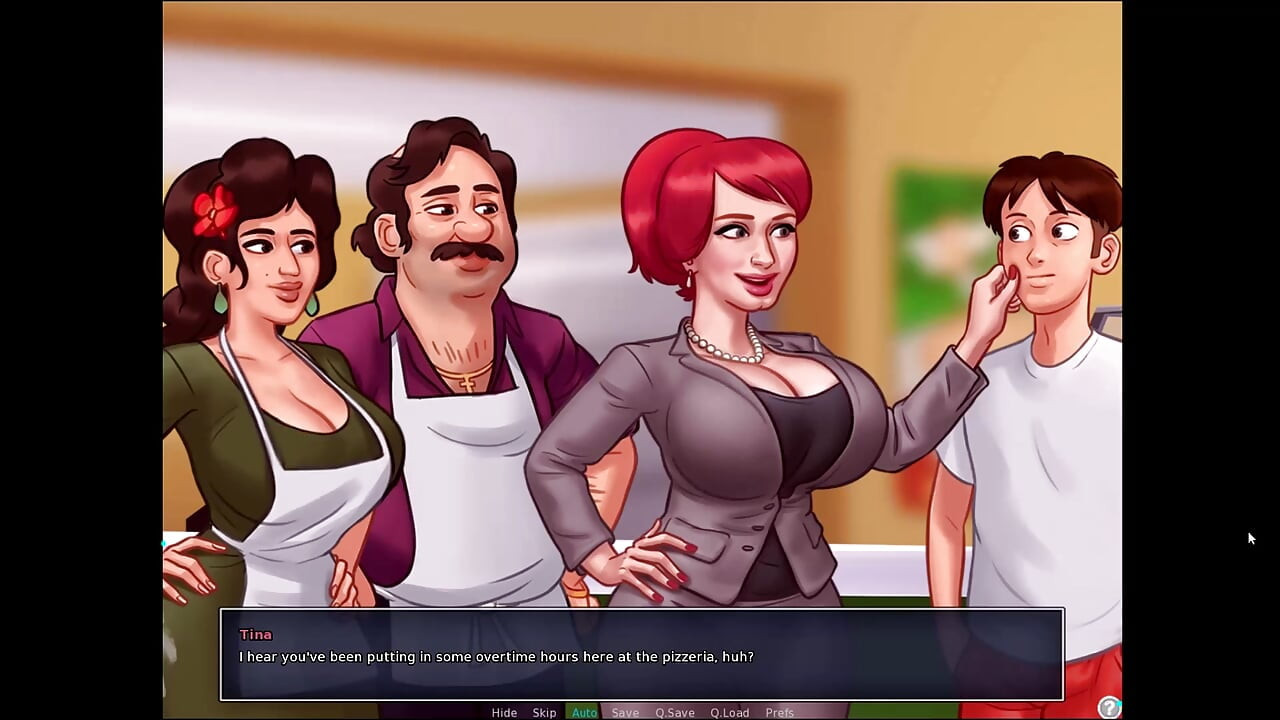Click the dialogue text reading about overtime hours
The image size is (1280, 720).
(x=497, y=657)
